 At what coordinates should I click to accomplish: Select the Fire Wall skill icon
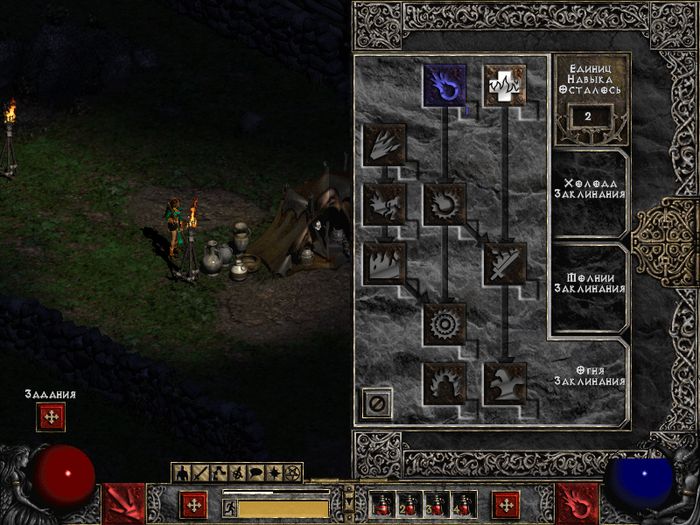(385, 264)
